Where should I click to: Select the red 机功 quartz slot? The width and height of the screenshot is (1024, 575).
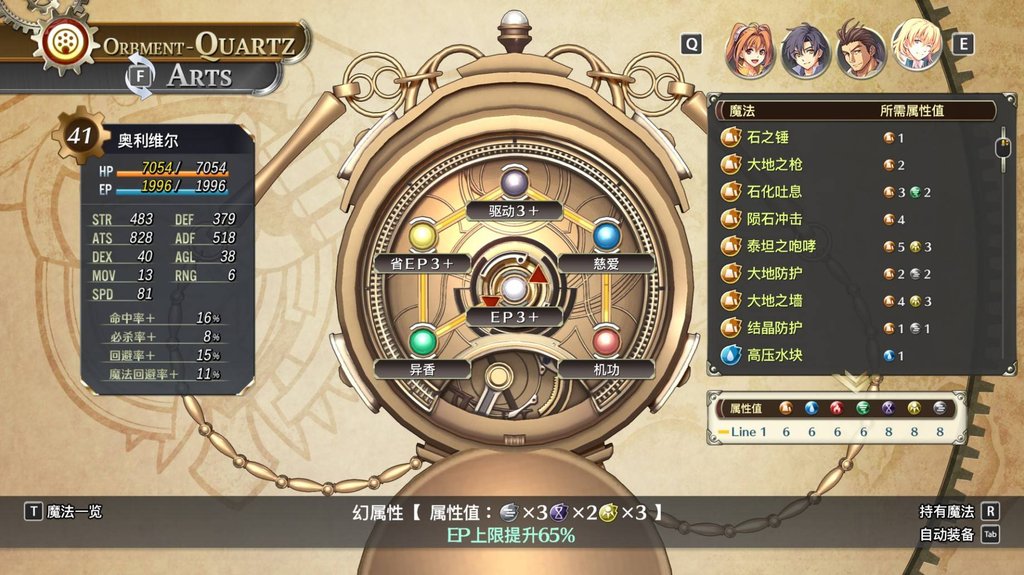pyautogui.click(x=605, y=342)
